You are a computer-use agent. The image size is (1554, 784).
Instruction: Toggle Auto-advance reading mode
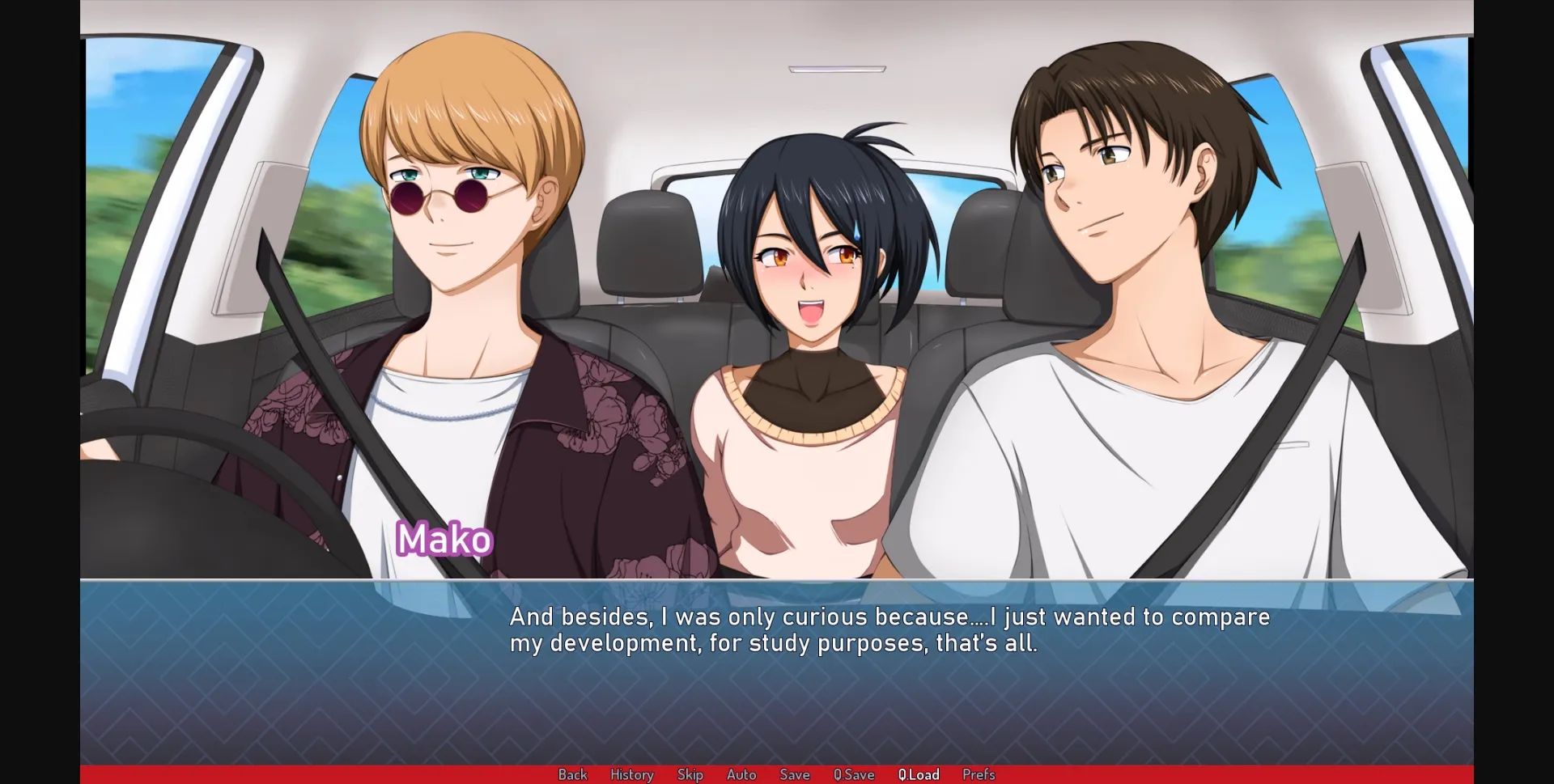tap(741, 774)
